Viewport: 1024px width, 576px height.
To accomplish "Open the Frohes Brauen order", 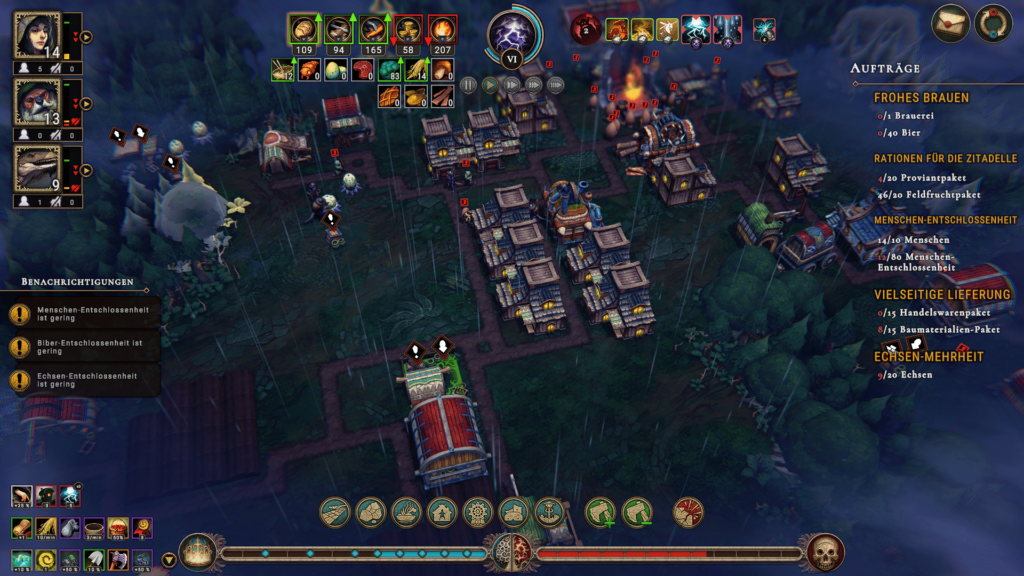I will [x=921, y=98].
